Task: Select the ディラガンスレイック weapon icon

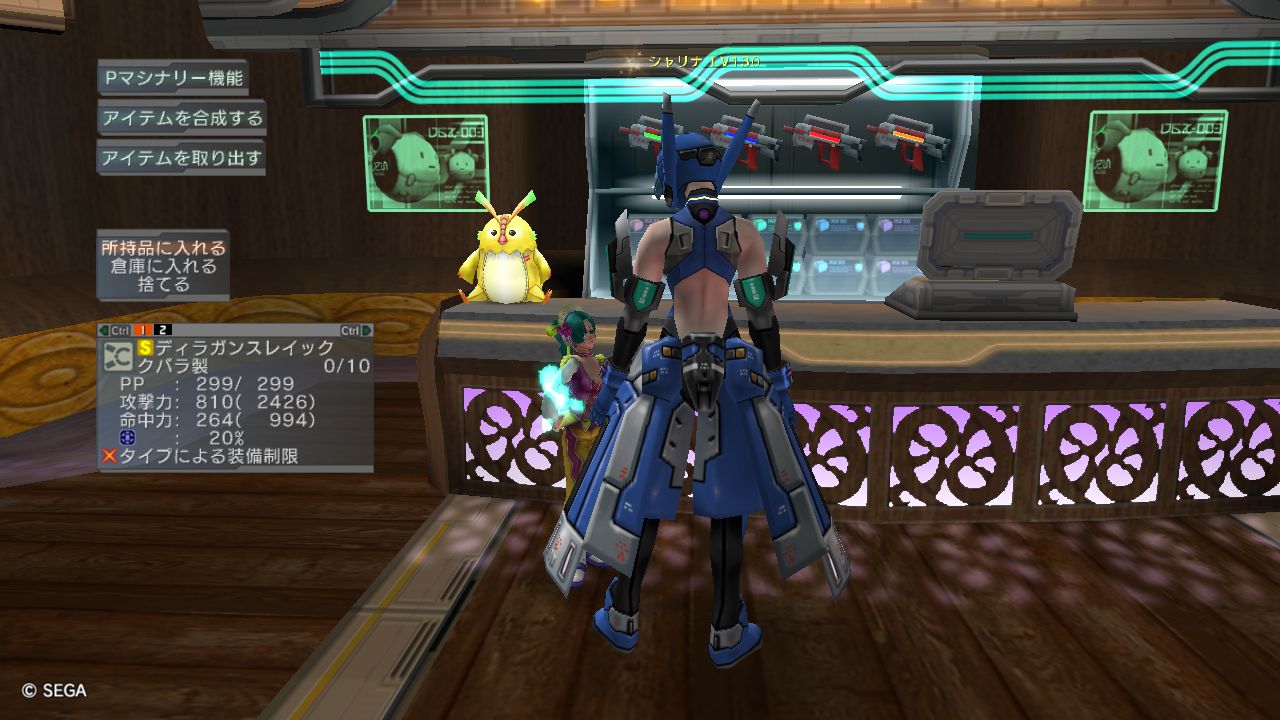Action: pos(120,357)
